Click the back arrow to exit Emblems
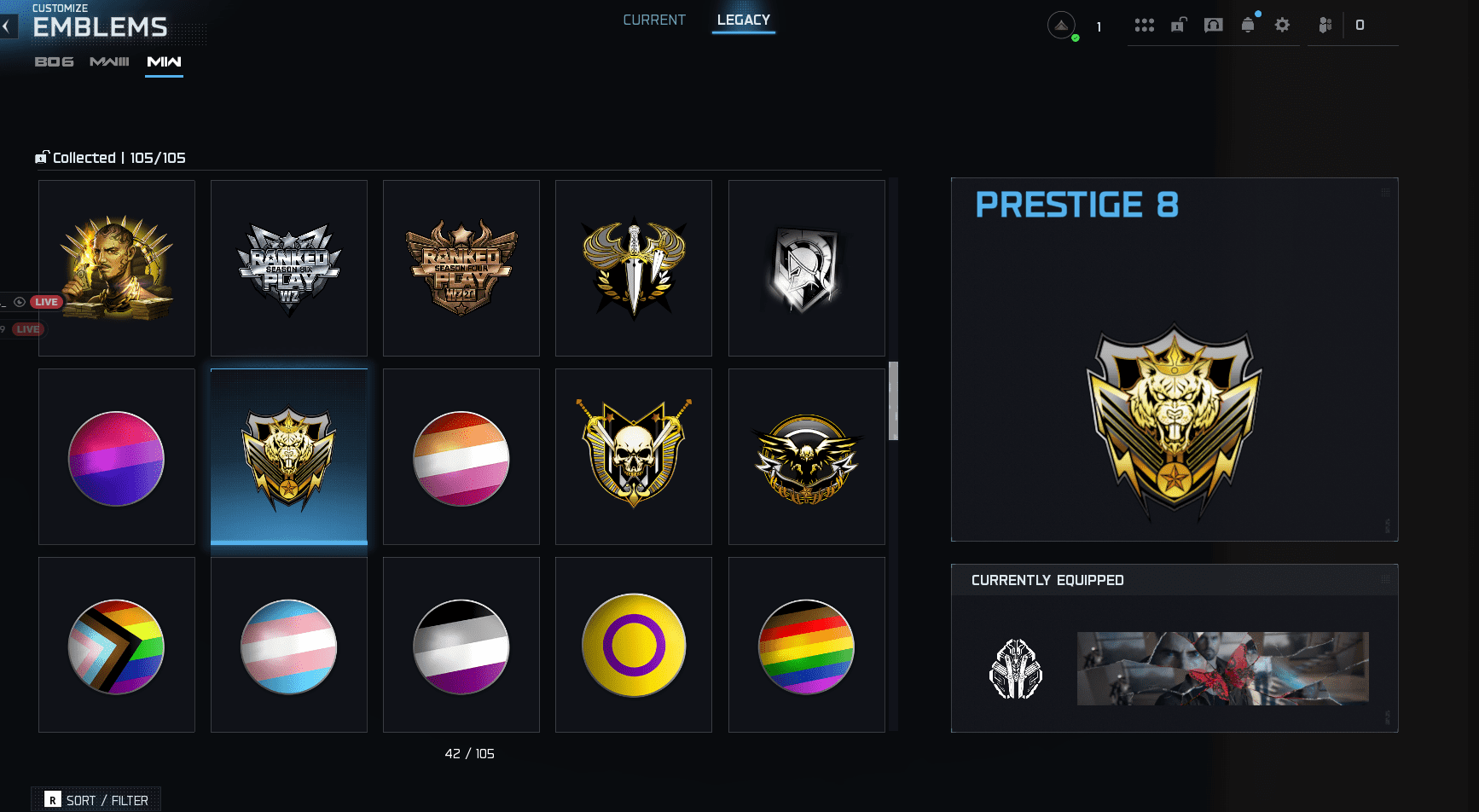Viewport: 1479px width, 812px height. click(8, 26)
